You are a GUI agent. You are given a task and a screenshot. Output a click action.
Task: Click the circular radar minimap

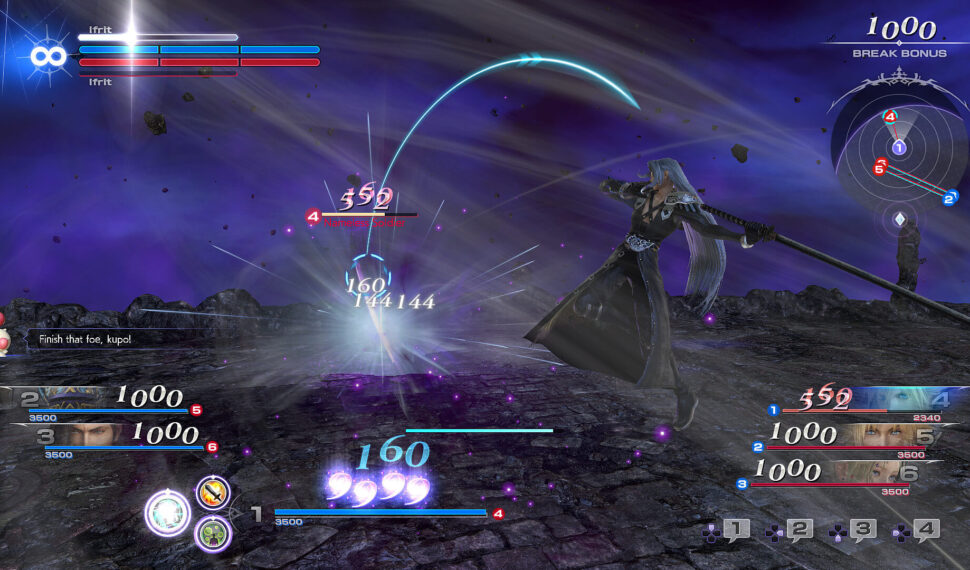pos(897,148)
